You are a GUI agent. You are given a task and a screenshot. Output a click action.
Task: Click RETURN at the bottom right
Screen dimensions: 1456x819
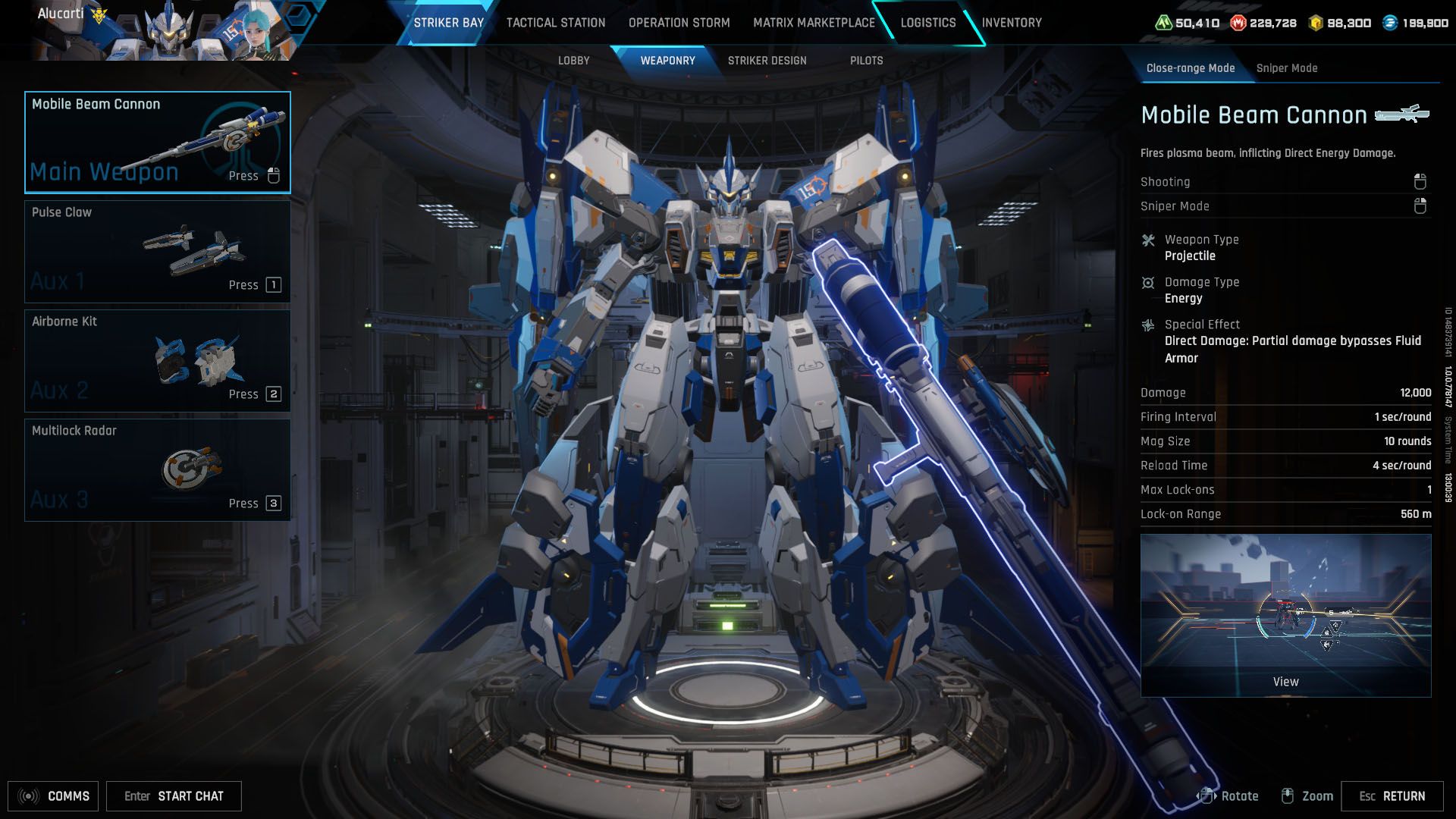tap(1396, 796)
